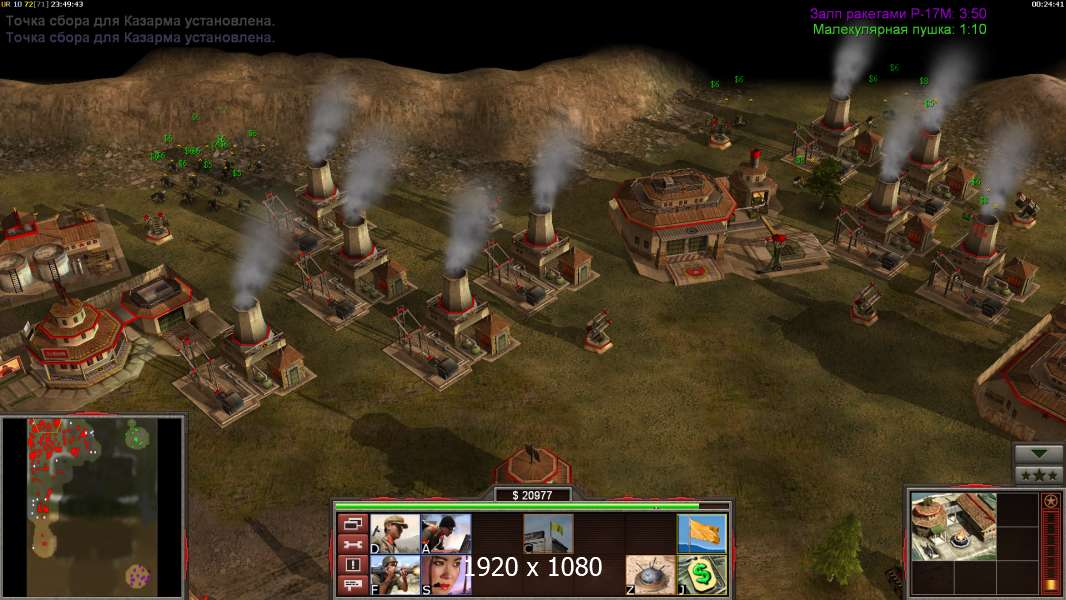1066x600 pixels.
Task: Open the chat message button
Action: point(351,586)
